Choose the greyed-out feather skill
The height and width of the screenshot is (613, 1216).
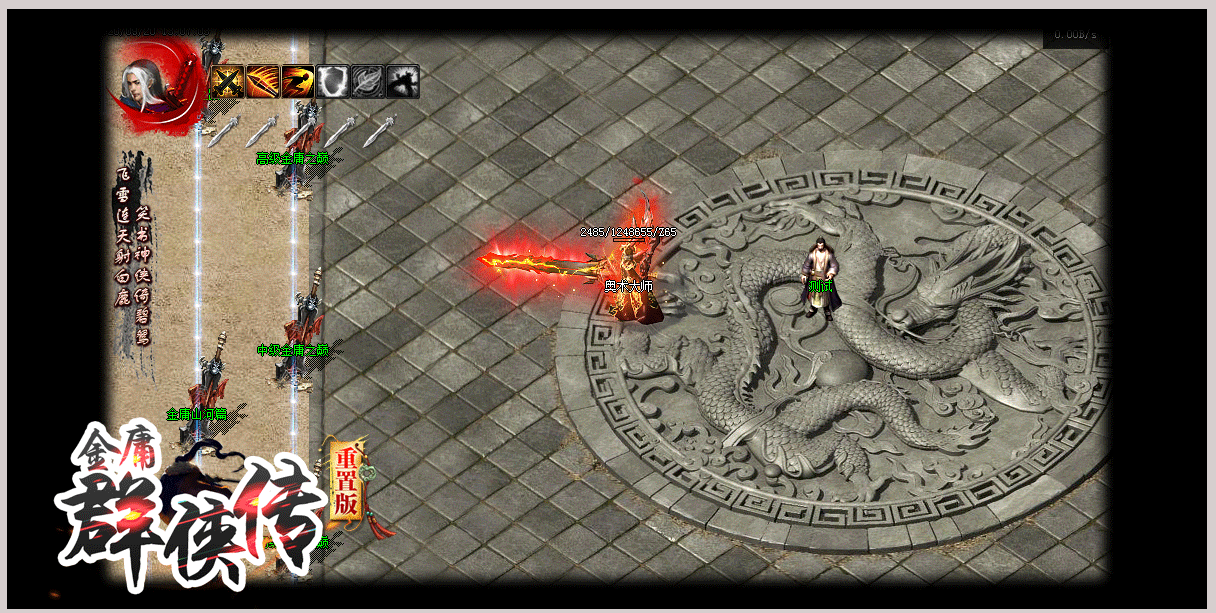click(368, 81)
